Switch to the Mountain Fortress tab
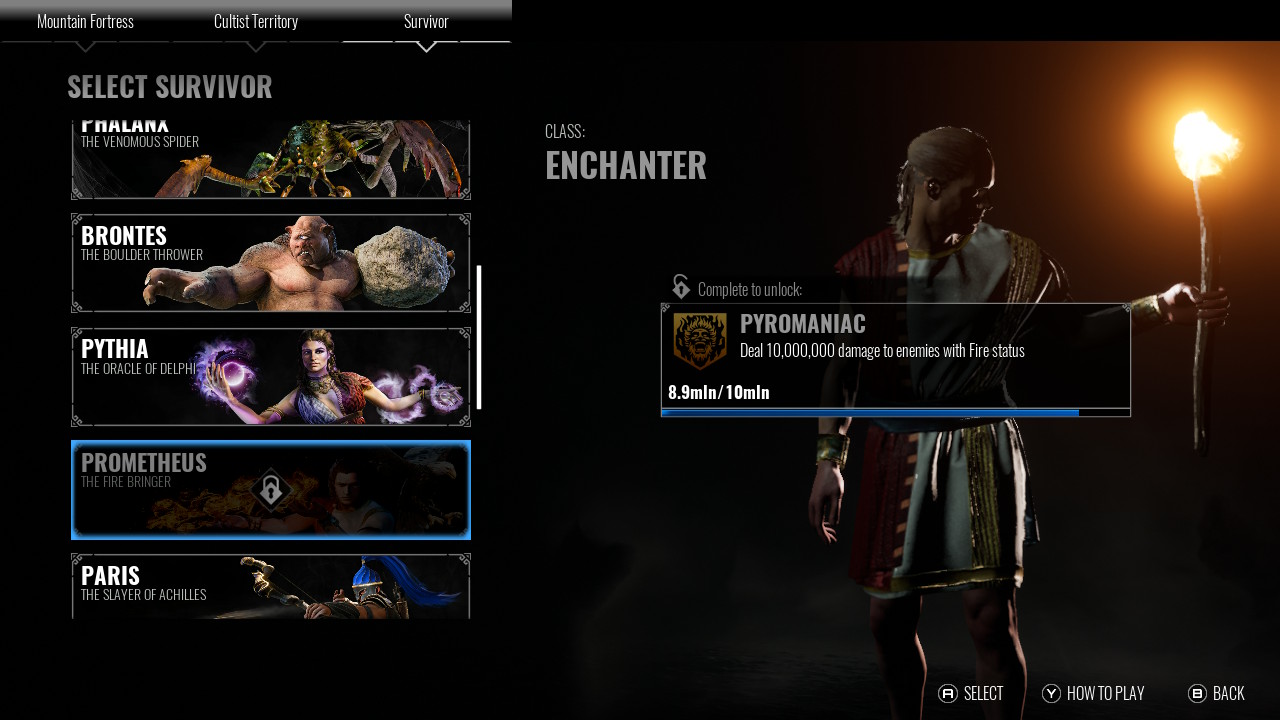The height and width of the screenshot is (720, 1280). 85,22
